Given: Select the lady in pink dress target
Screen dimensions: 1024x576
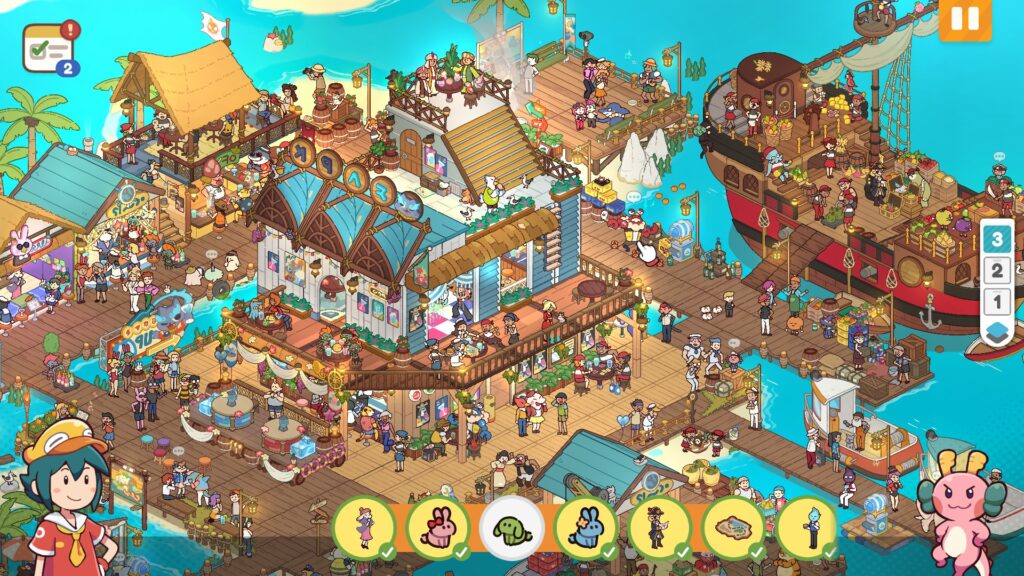Looking at the screenshot, I should tap(361, 526).
